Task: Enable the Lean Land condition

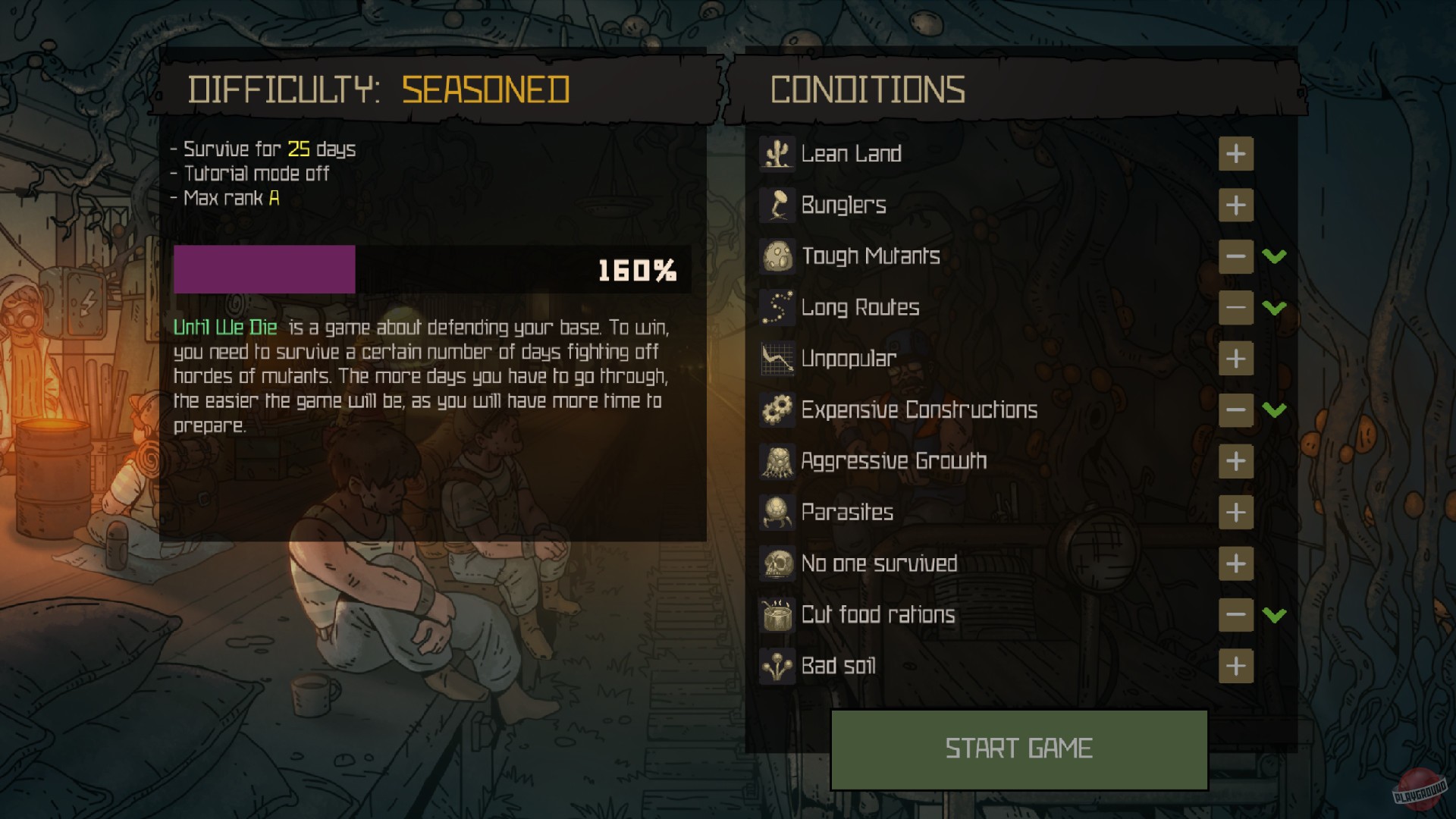Action: 1236,154
